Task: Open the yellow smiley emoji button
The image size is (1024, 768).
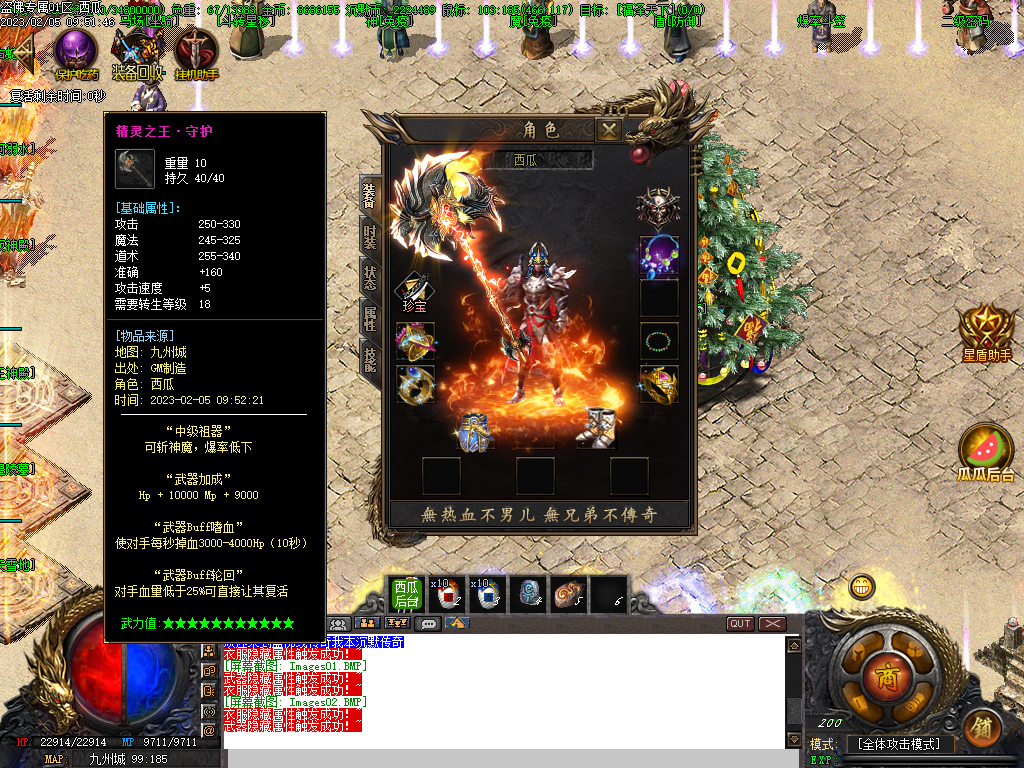Action: (861, 587)
